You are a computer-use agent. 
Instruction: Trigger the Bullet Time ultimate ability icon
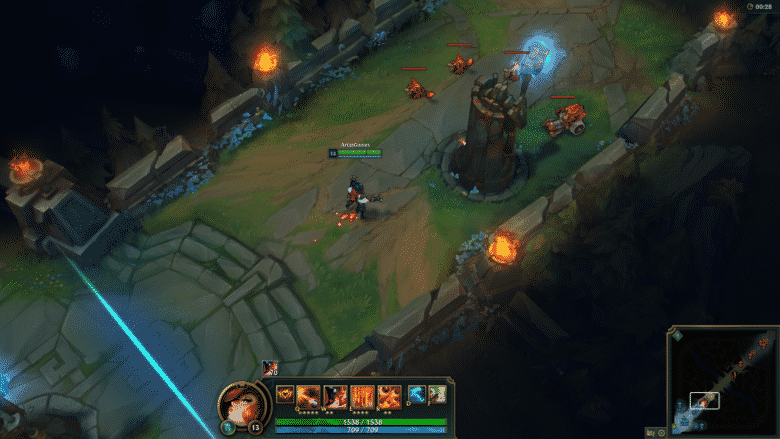[389, 396]
